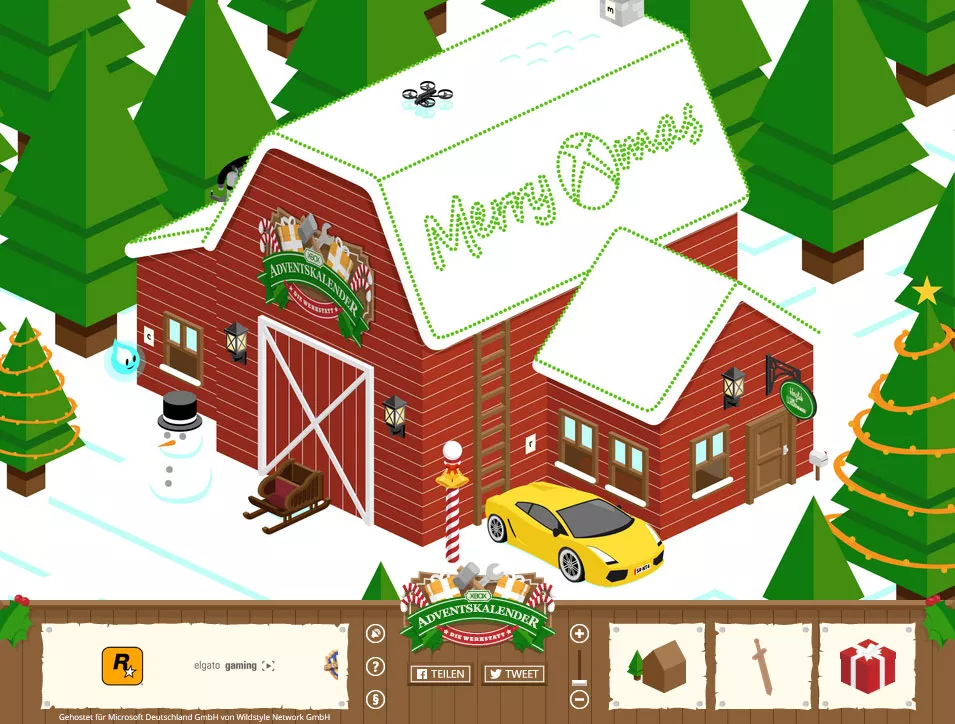Click the Adventskalender logo in the bottom bar
Image resolution: width=955 pixels, height=724 pixels.
pyautogui.click(x=477, y=611)
